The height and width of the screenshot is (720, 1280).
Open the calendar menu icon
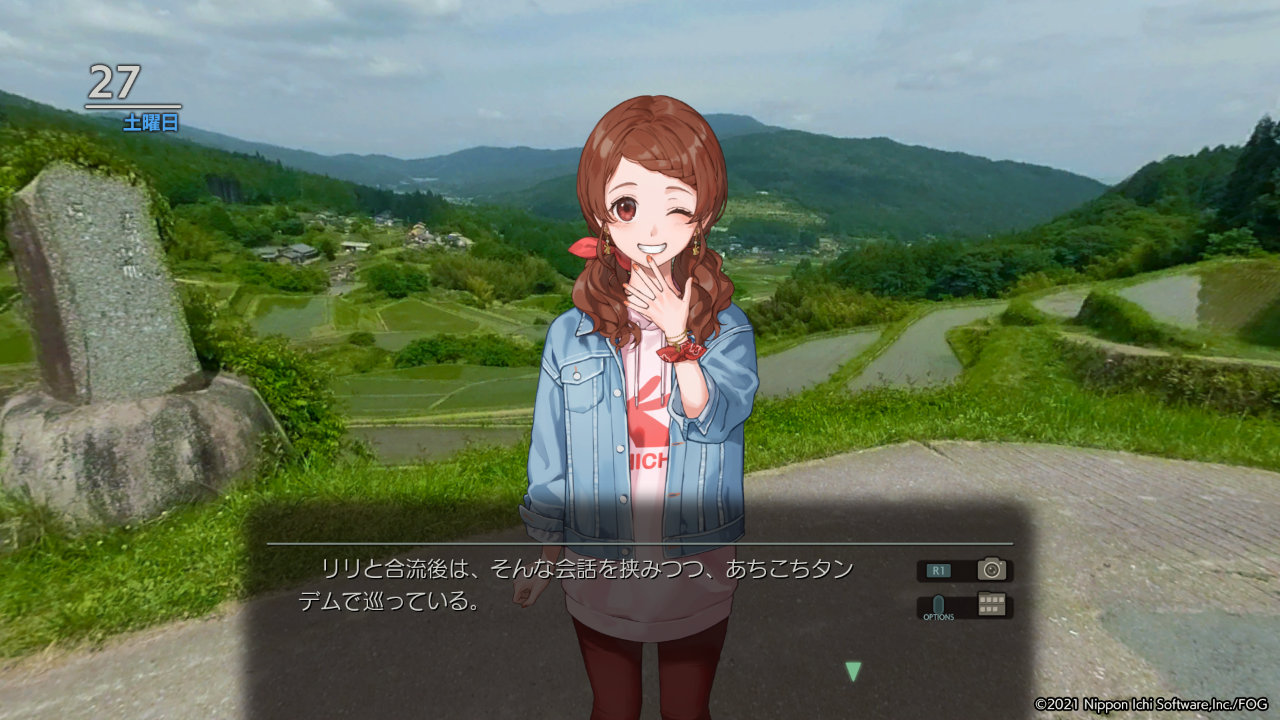992,605
